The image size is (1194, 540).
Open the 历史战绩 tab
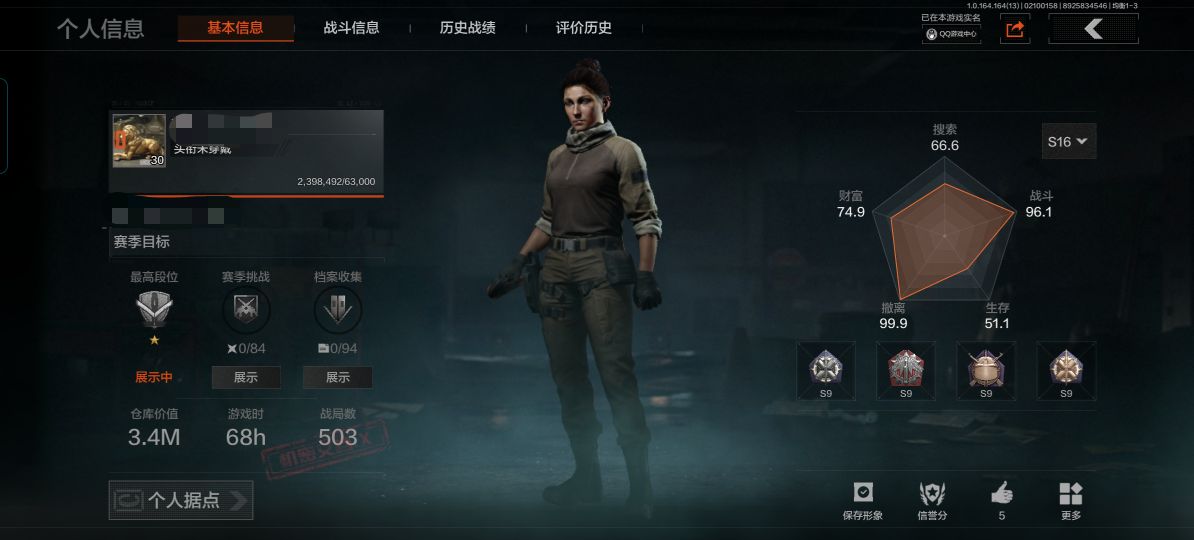click(467, 28)
